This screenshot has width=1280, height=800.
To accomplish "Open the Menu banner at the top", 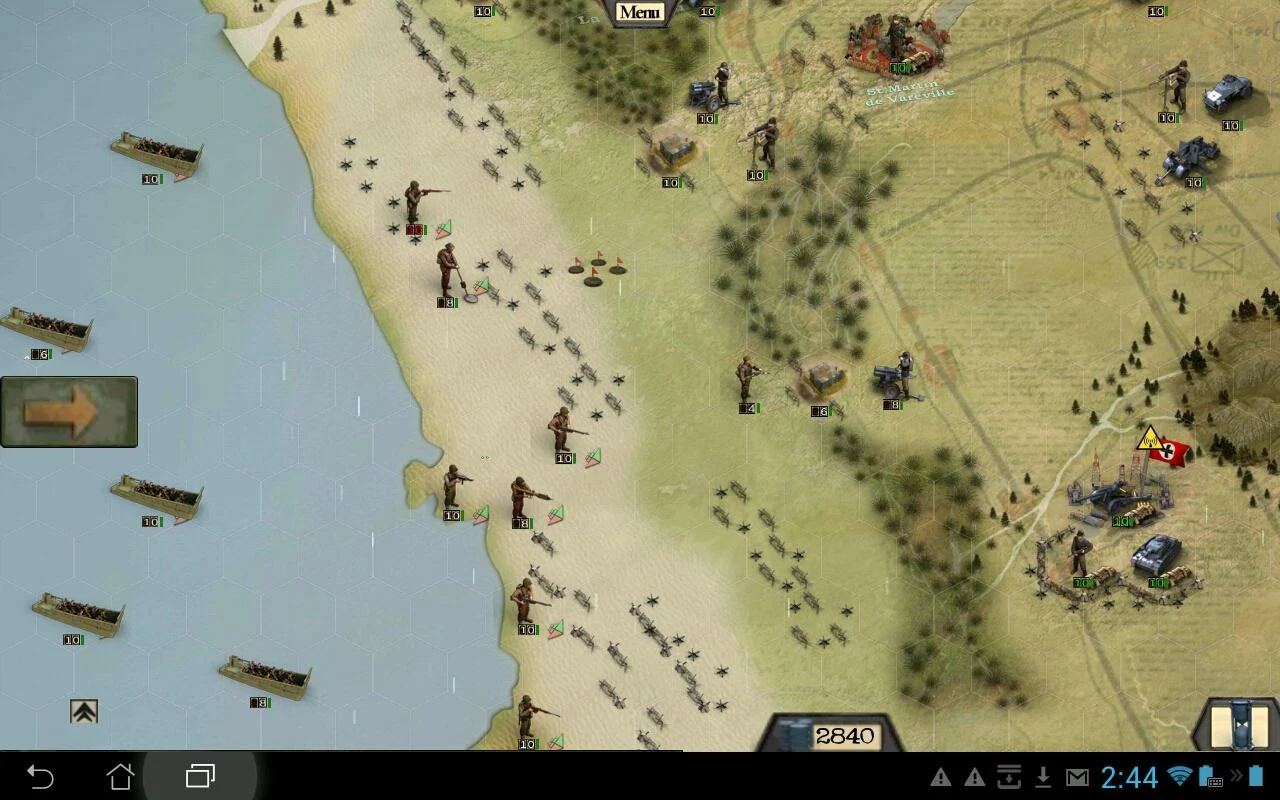I will coord(640,10).
